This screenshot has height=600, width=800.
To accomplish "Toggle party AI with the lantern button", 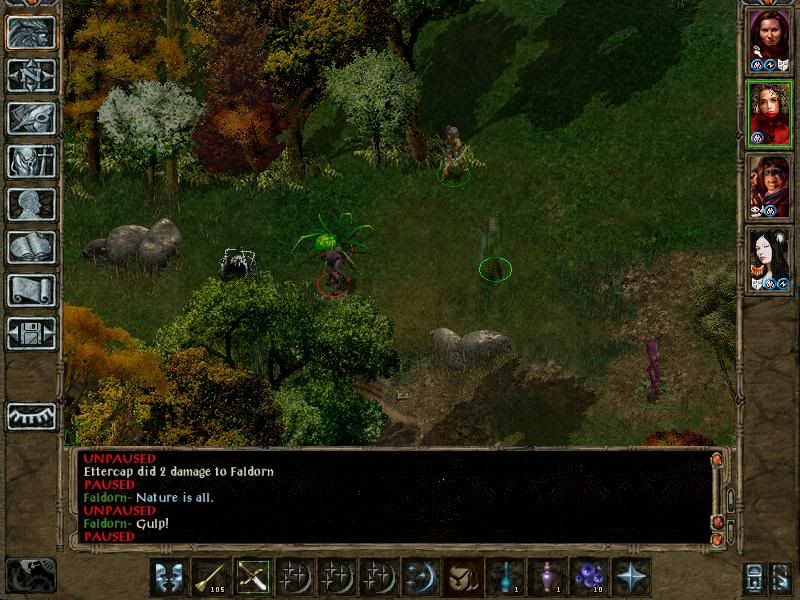I will pos(753,577).
